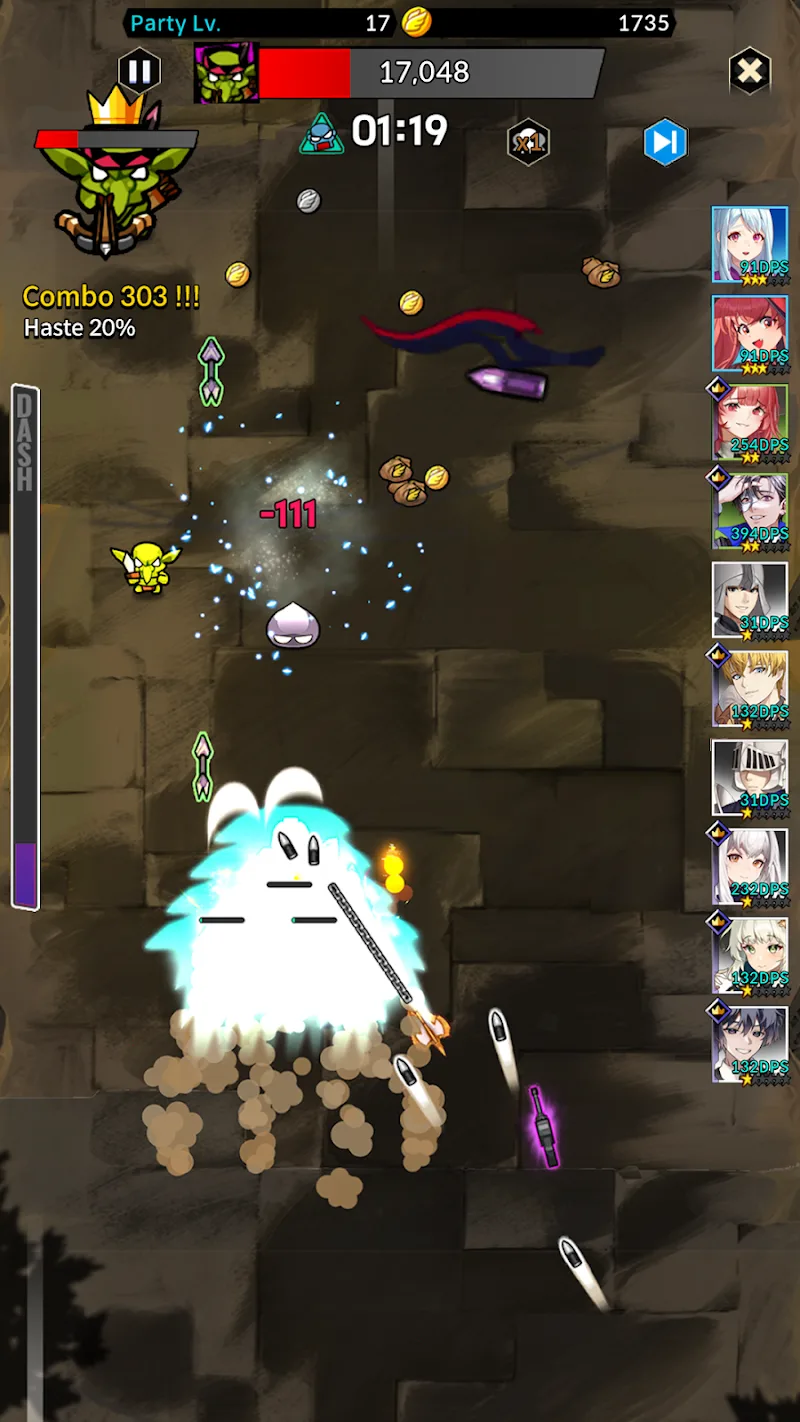The image size is (800, 1422).
Task: Skip forward with the blue skip button
Action: pyautogui.click(x=665, y=143)
